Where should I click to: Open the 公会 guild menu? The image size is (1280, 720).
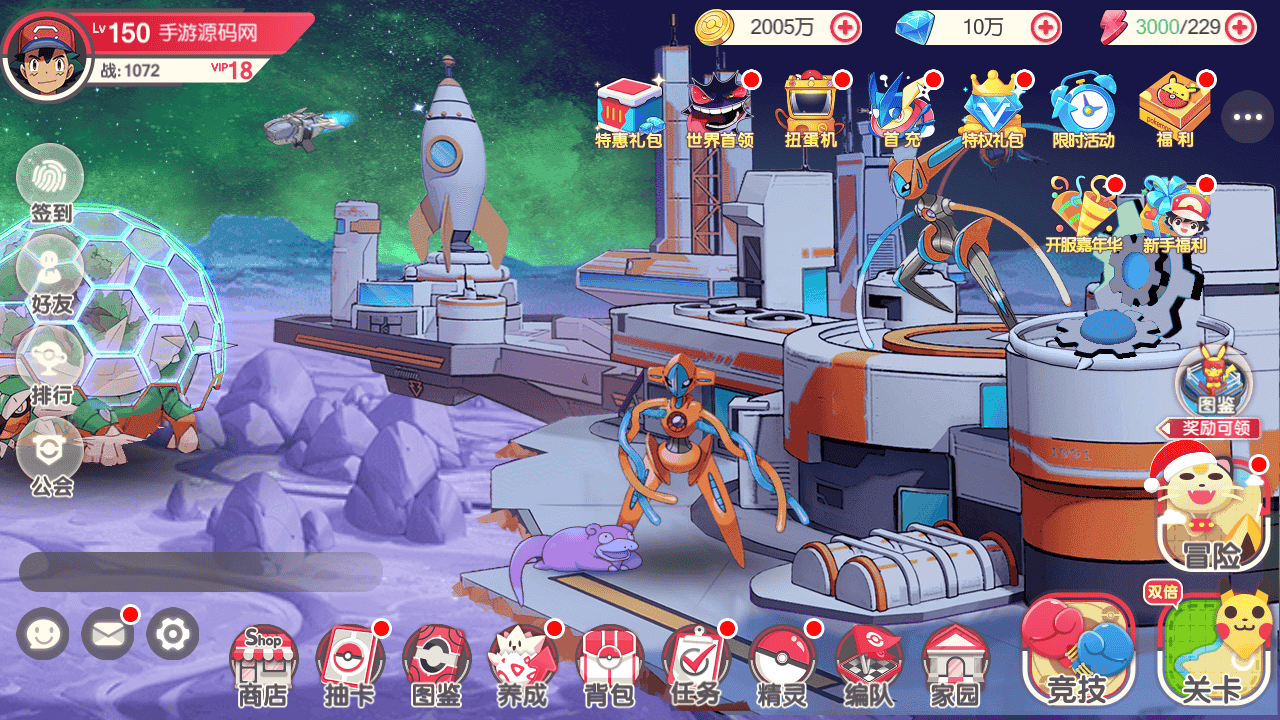[x=50, y=457]
